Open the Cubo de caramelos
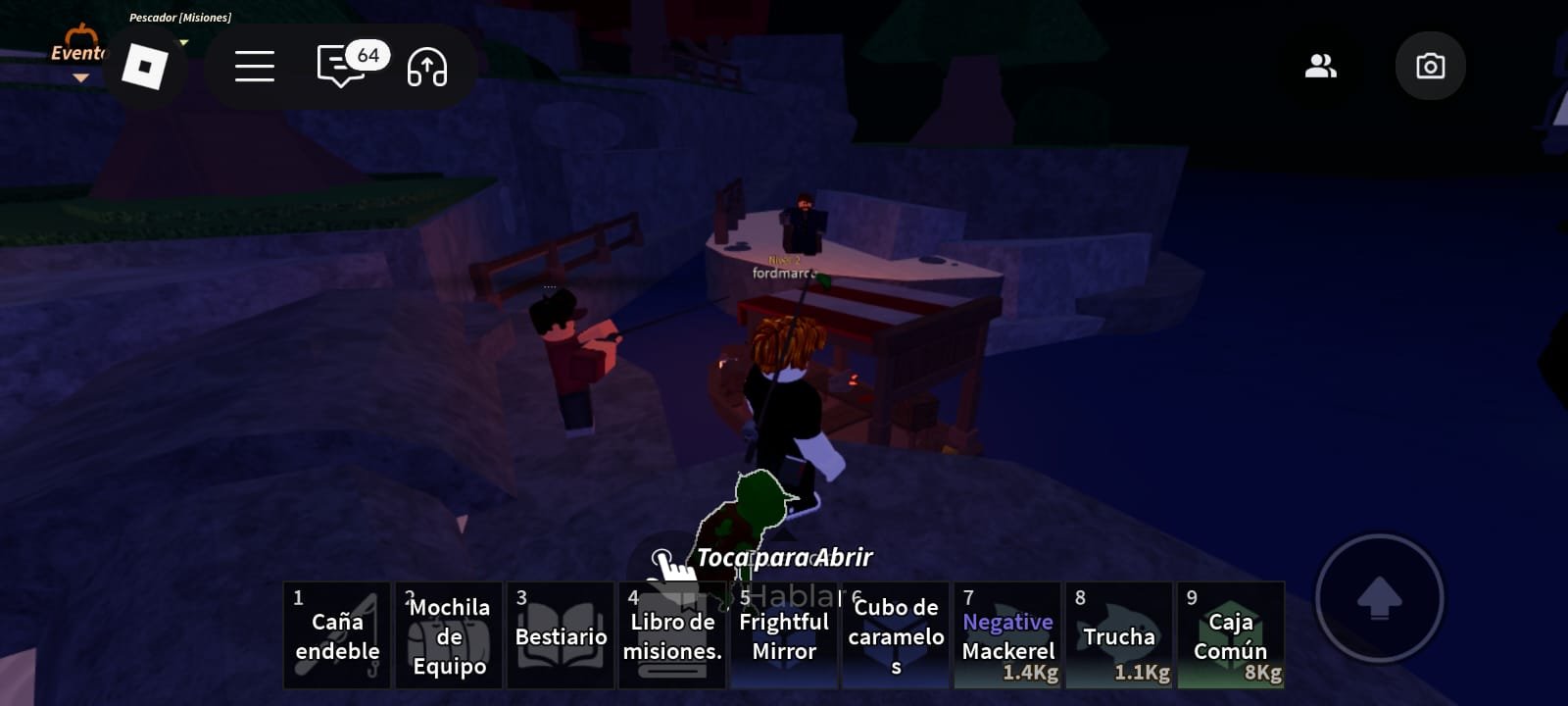This screenshot has height=706, width=1568. coord(895,635)
